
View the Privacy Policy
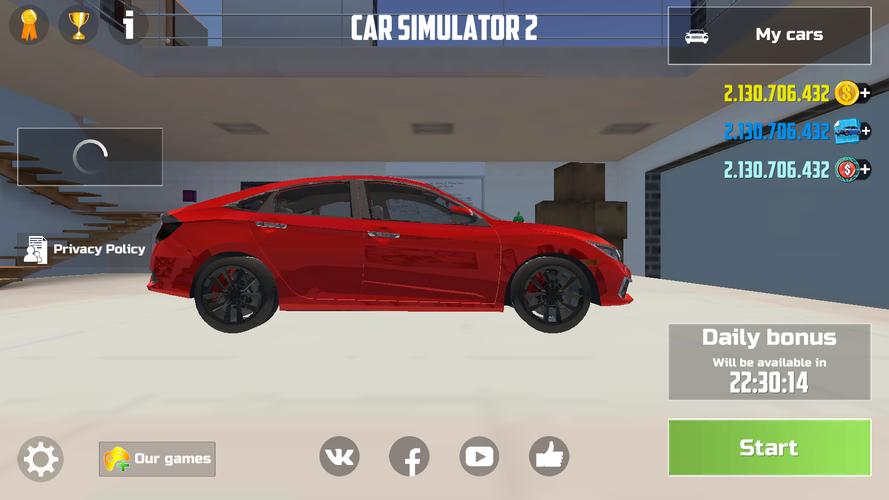pos(85,249)
